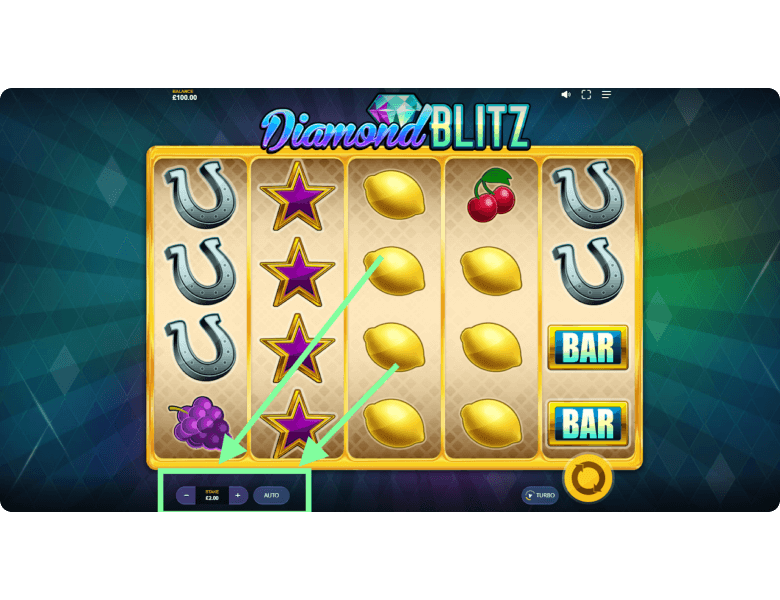Spin the reels with the gold button
The height and width of the screenshot is (600, 780).
tap(588, 478)
